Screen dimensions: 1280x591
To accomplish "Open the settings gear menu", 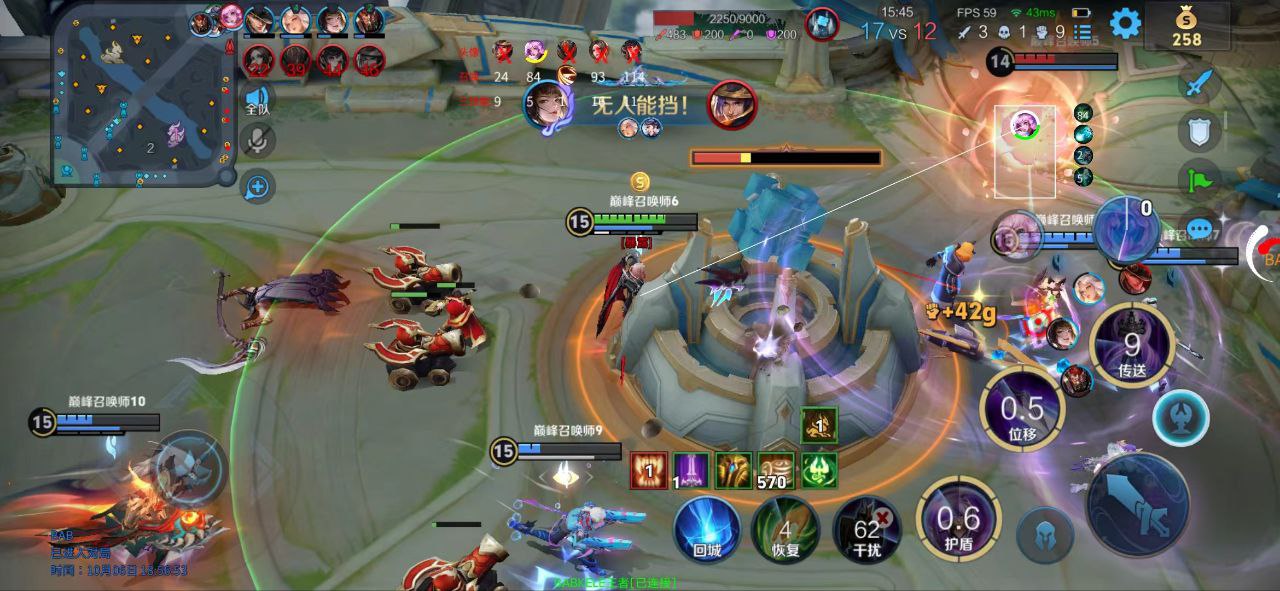I will (1125, 23).
